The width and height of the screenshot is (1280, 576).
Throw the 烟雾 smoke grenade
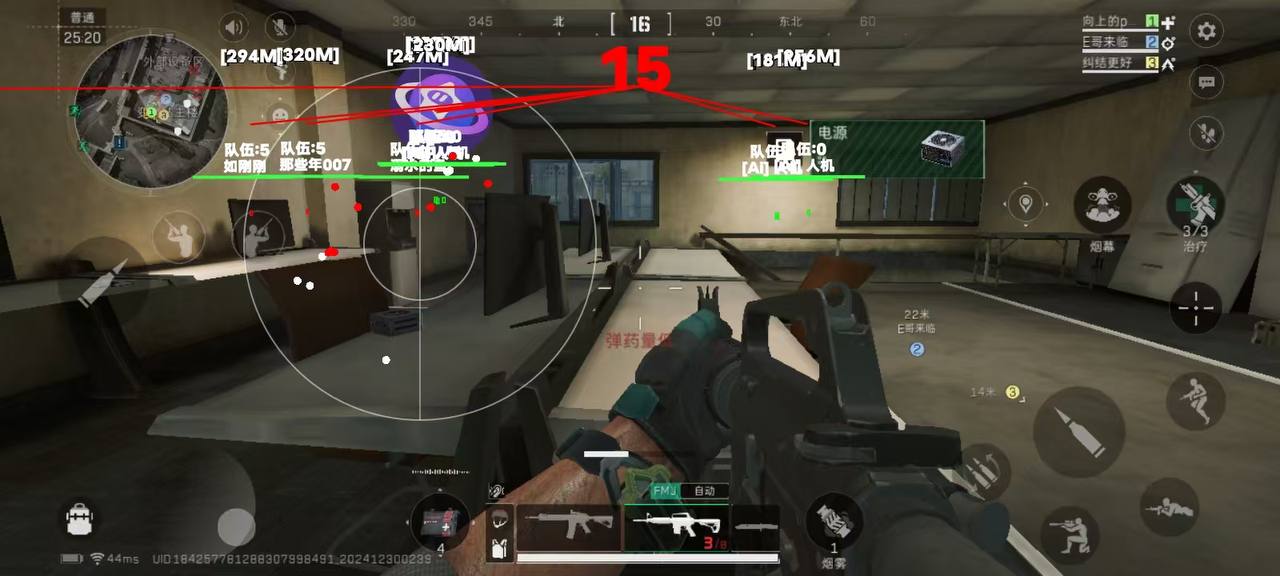834,521
